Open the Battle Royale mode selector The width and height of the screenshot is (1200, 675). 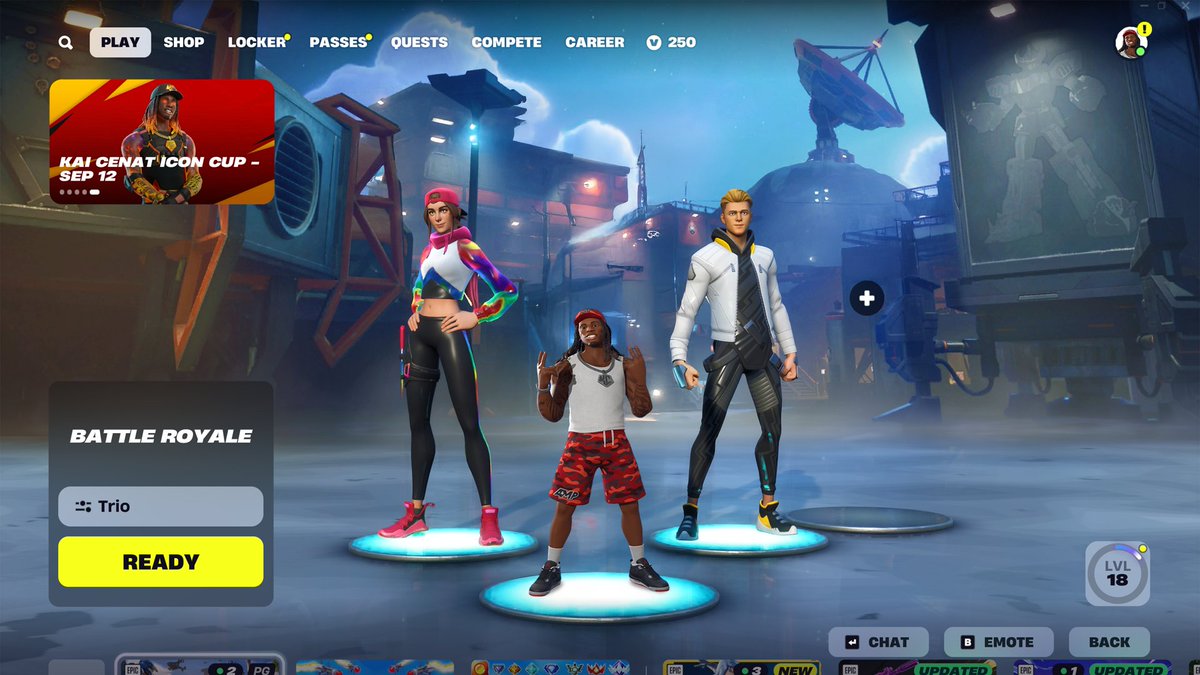tap(161, 436)
